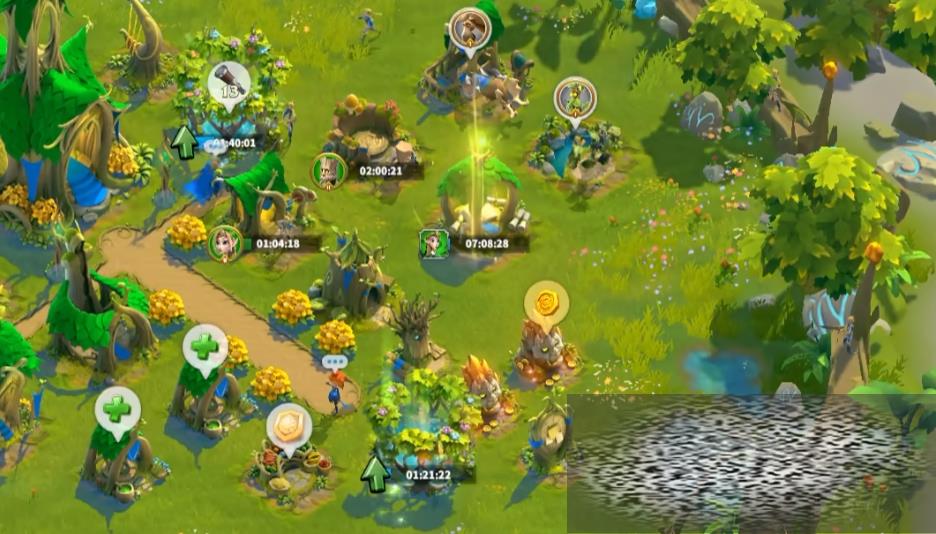Select the builder portrait next to 02:00:21
936x534 pixels.
pos(328,170)
